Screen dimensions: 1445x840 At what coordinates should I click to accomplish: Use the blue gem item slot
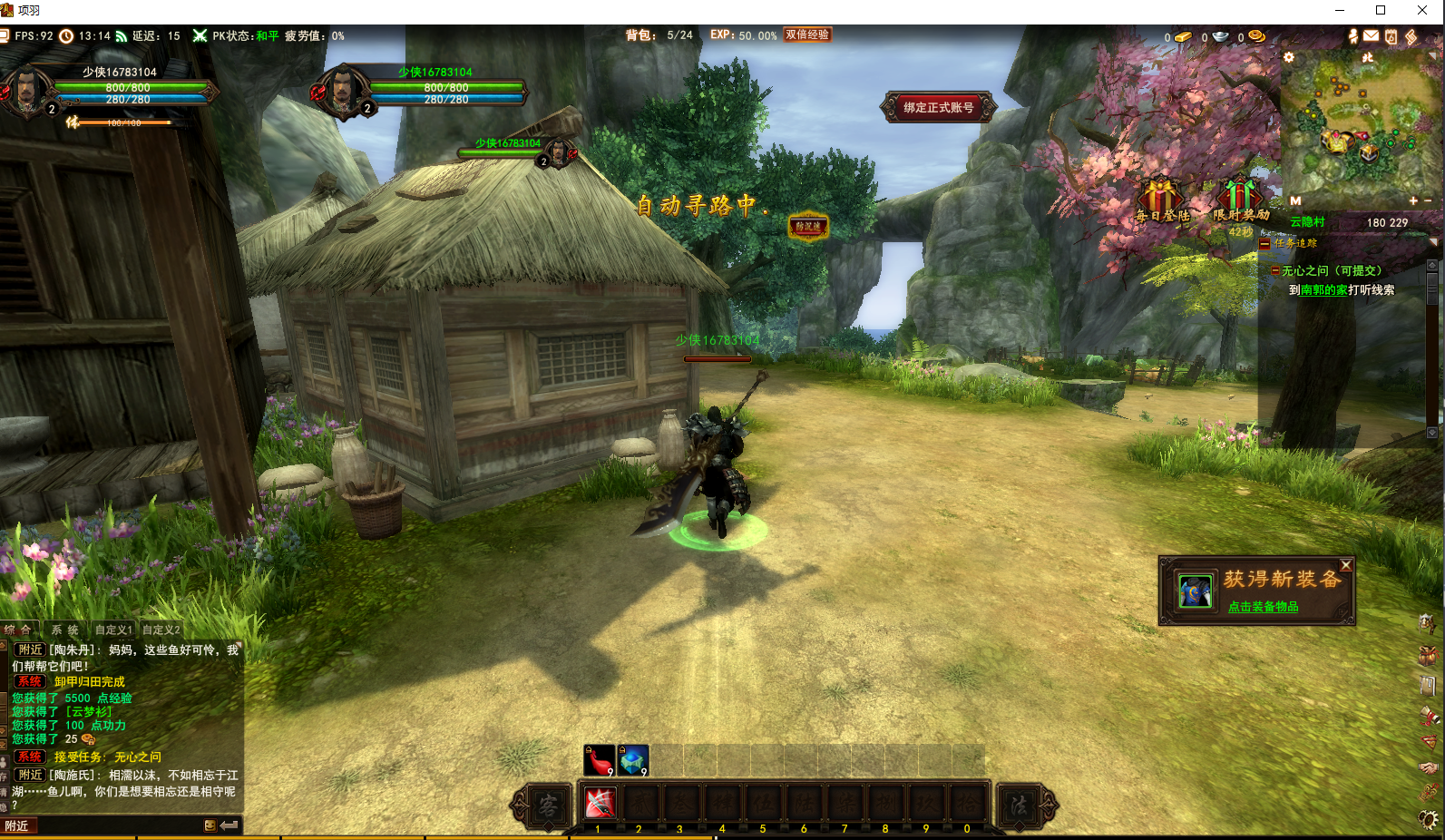click(633, 760)
